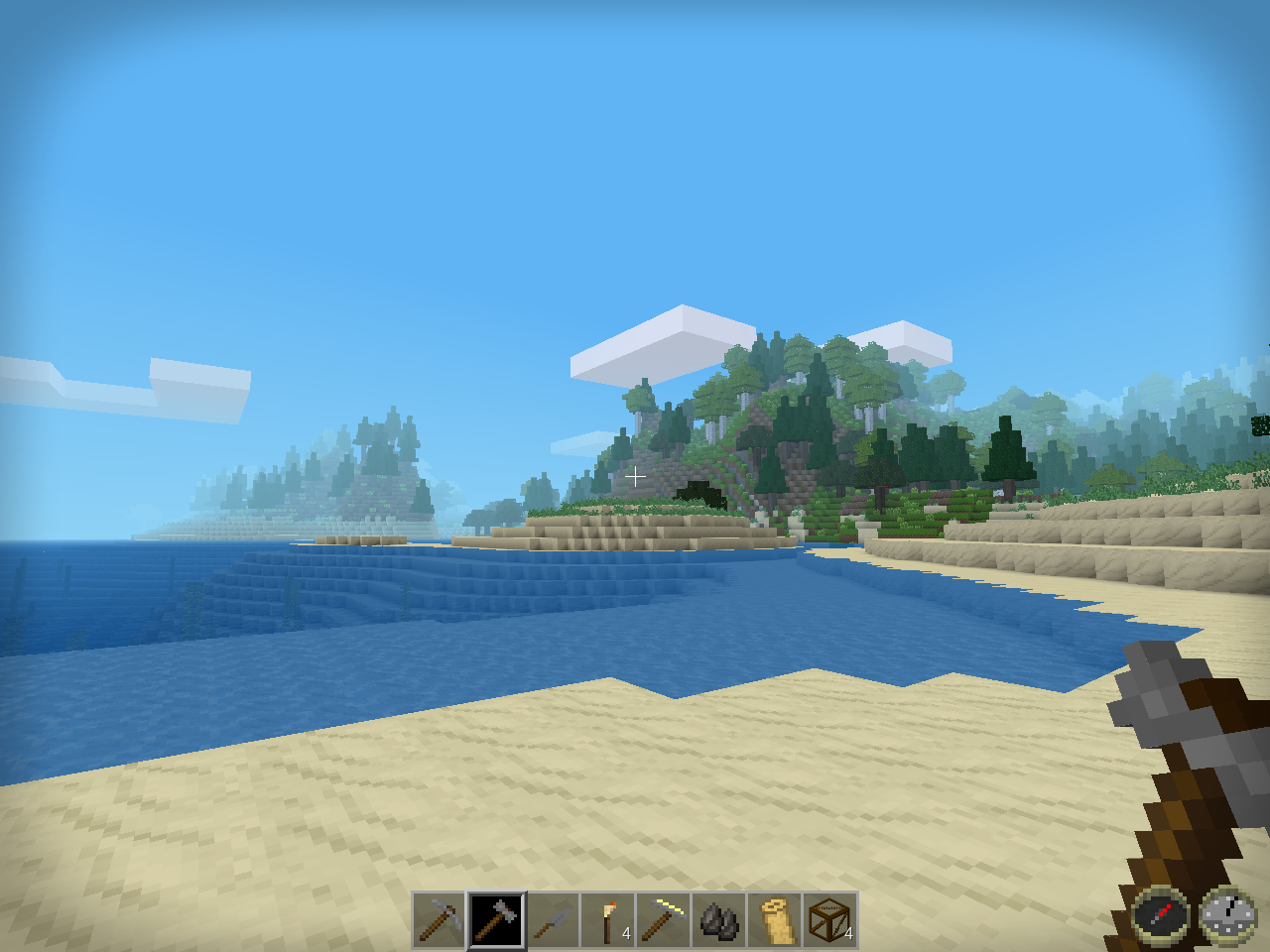Switch to the stone shovel slot
Image resolution: width=1270 pixels, height=952 pixels.
(x=553, y=920)
